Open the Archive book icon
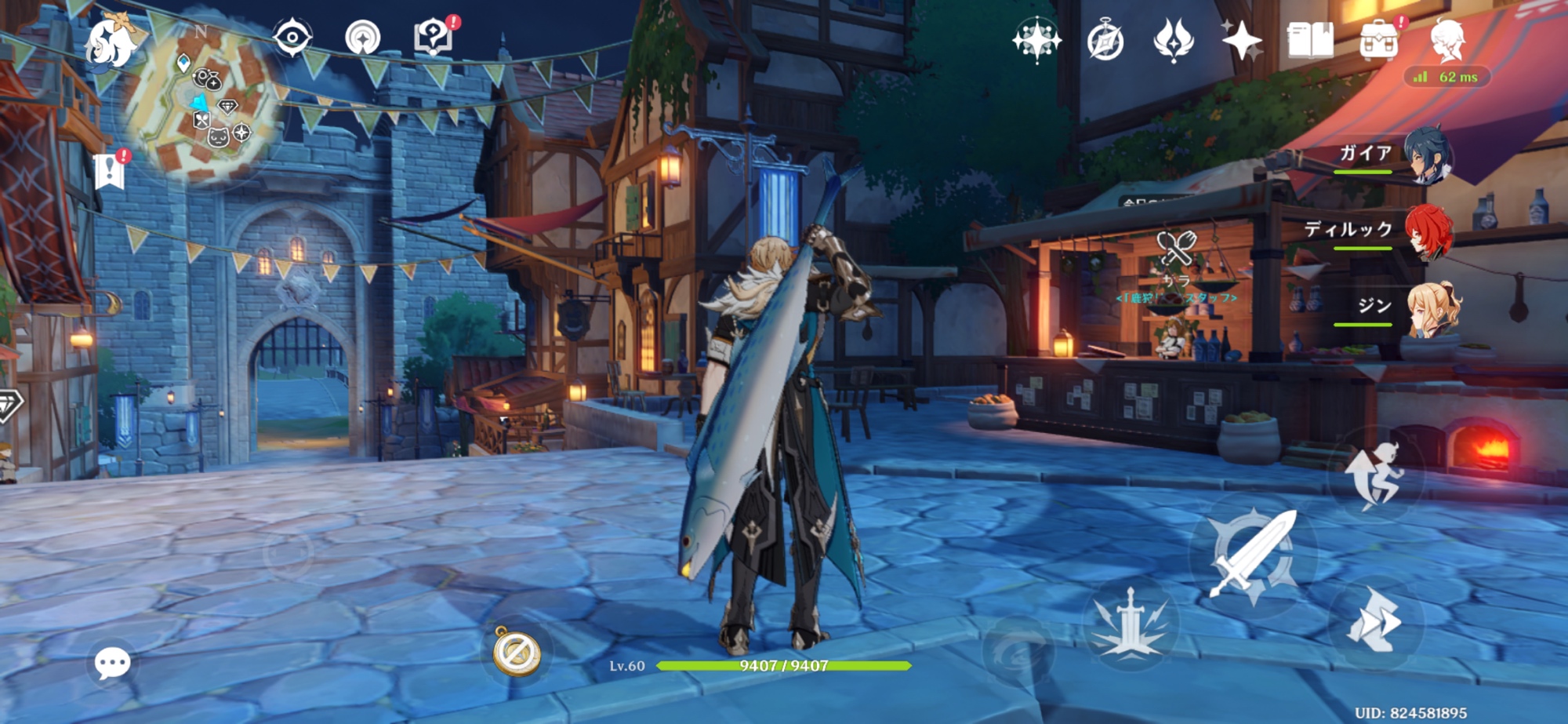 coord(1310,40)
